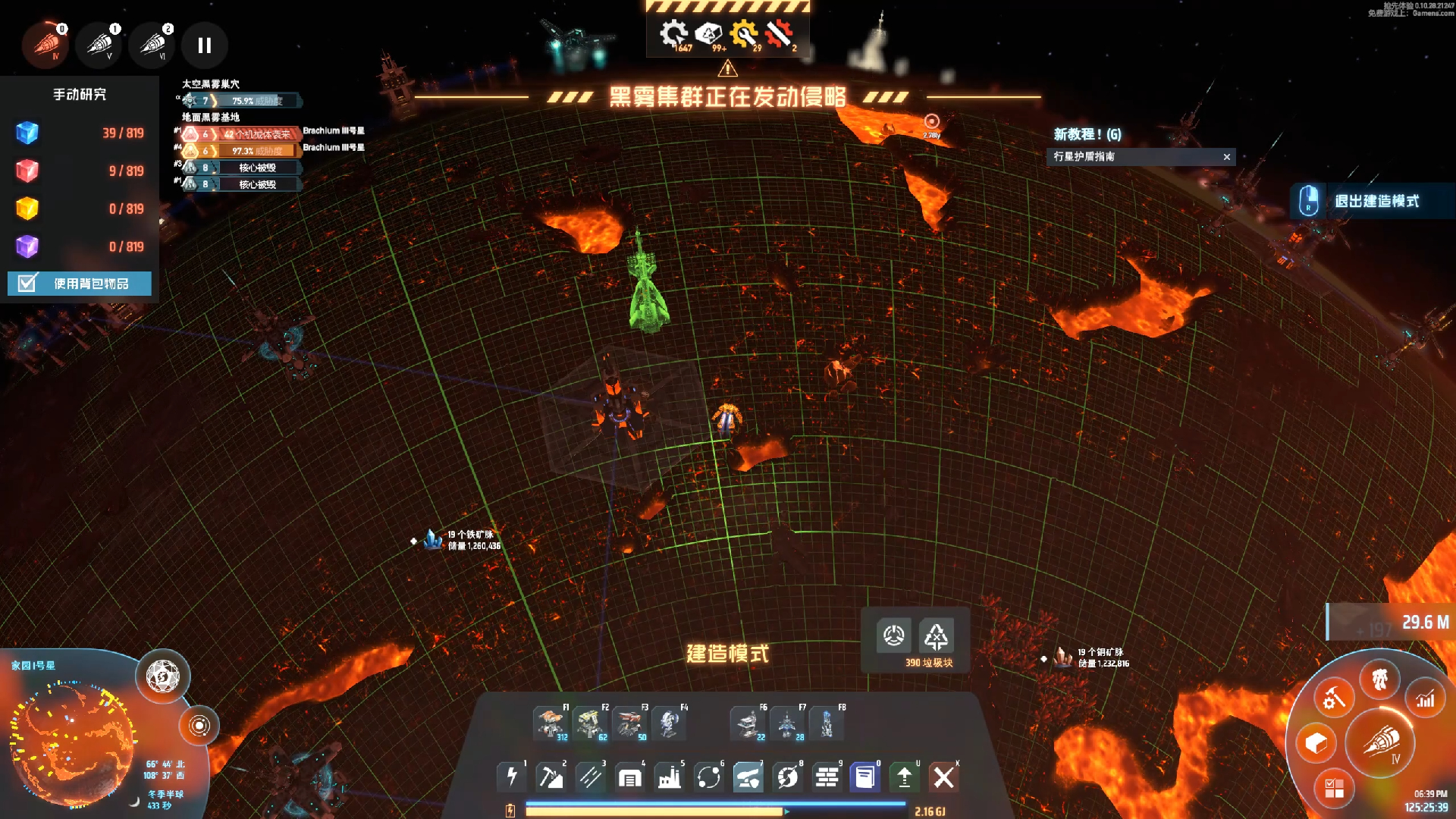Switch to the storage category warehouse icon
Viewport: 1456px width, 819px height.
click(629, 777)
